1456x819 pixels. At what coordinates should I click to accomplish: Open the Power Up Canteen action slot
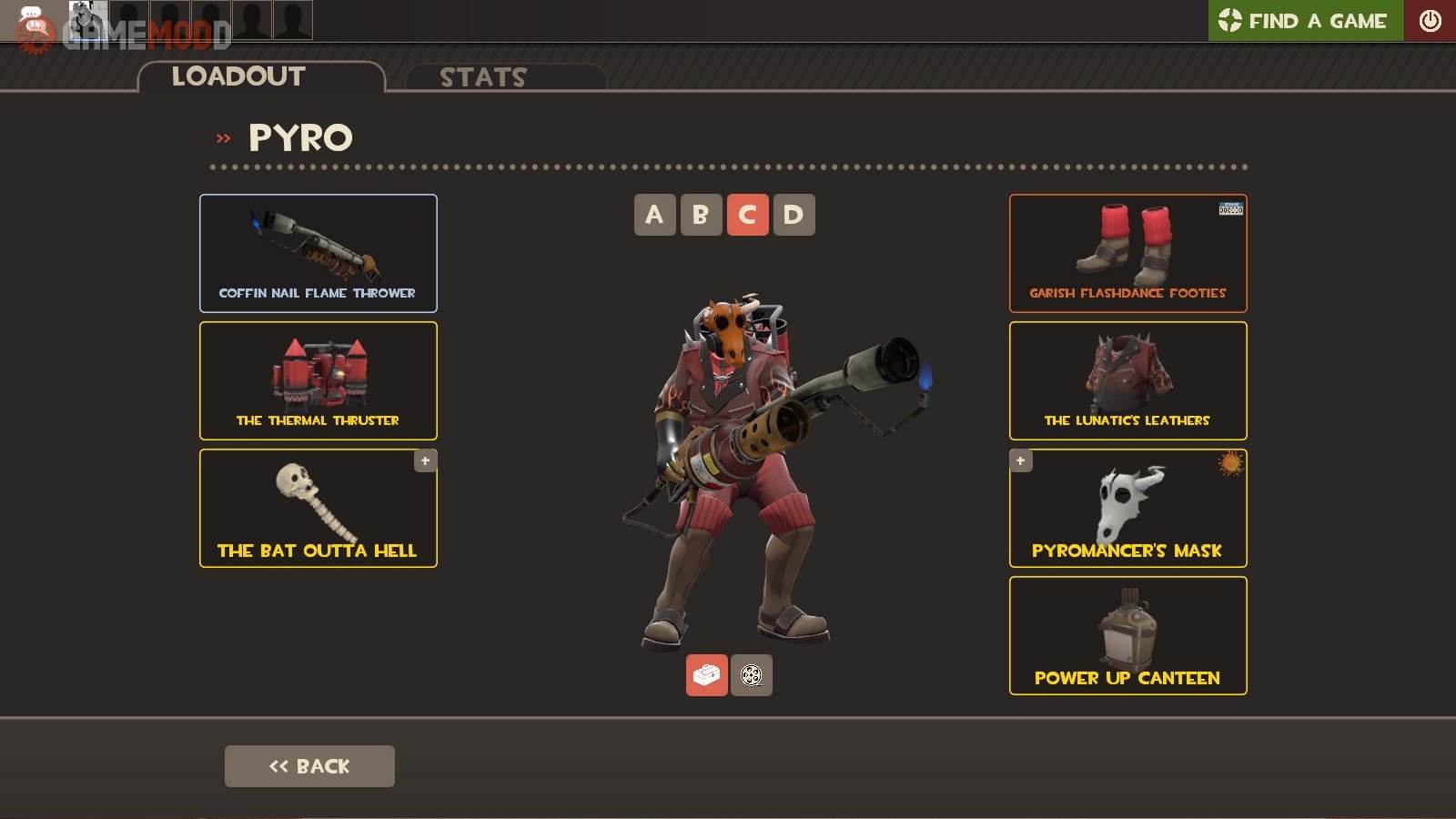1127,635
